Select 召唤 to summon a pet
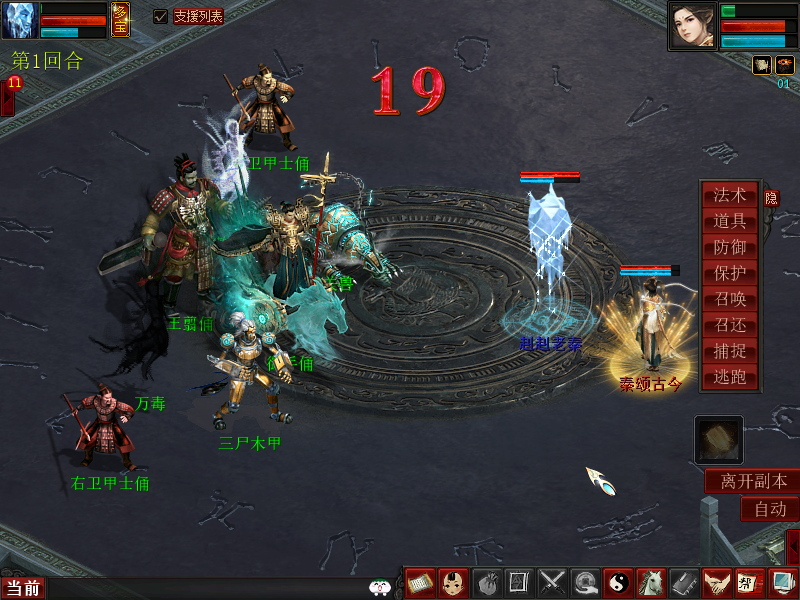The image size is (800, 600). coord(730,299)
